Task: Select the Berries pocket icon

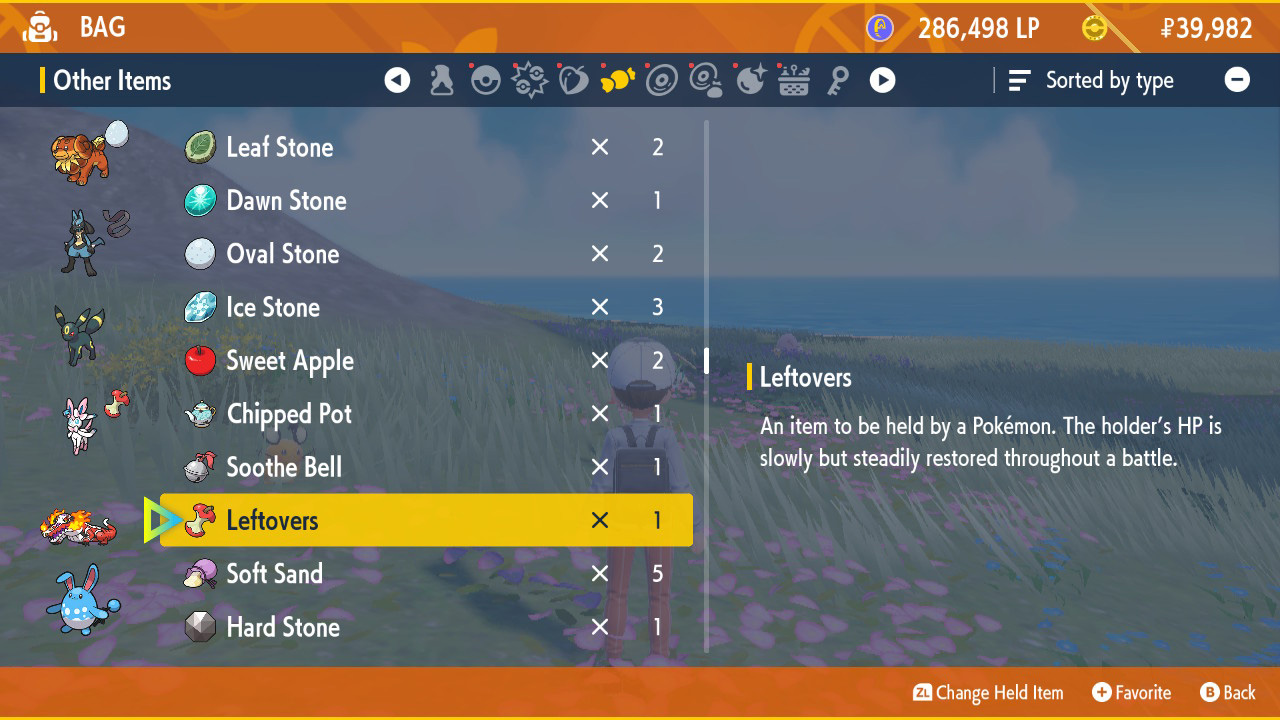Action: (x=573, y=80)
